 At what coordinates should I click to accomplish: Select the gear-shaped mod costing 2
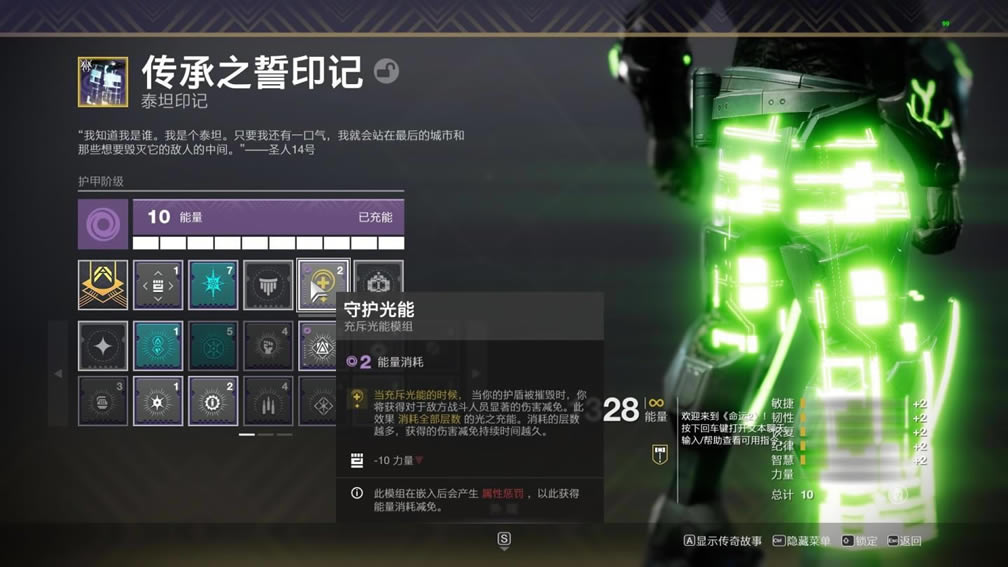pos(213,400)
